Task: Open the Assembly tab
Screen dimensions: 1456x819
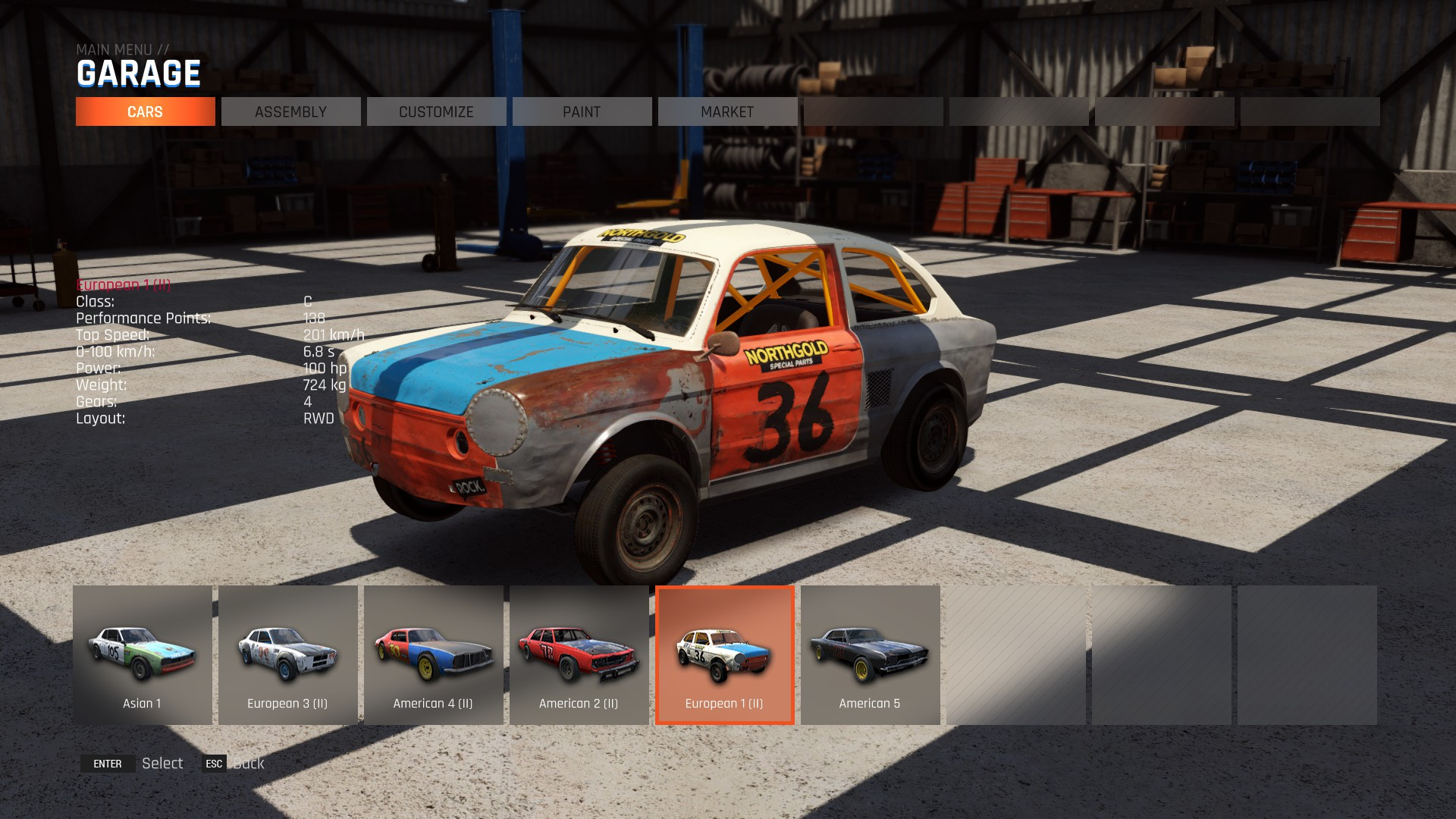Action: [290, 111]
